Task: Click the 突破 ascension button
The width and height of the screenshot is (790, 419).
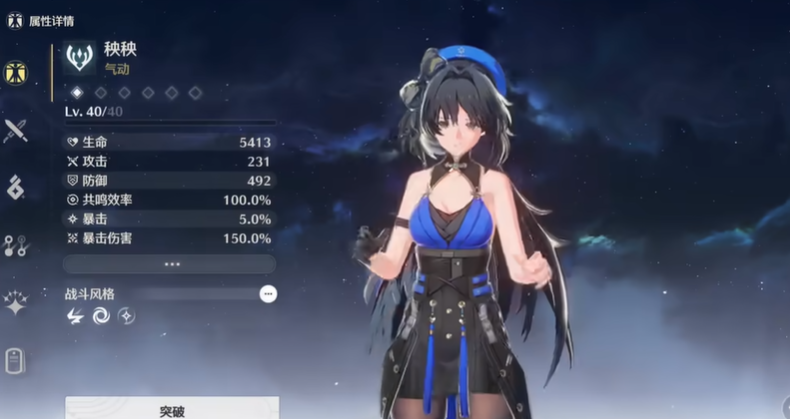Action: (171, 408)
